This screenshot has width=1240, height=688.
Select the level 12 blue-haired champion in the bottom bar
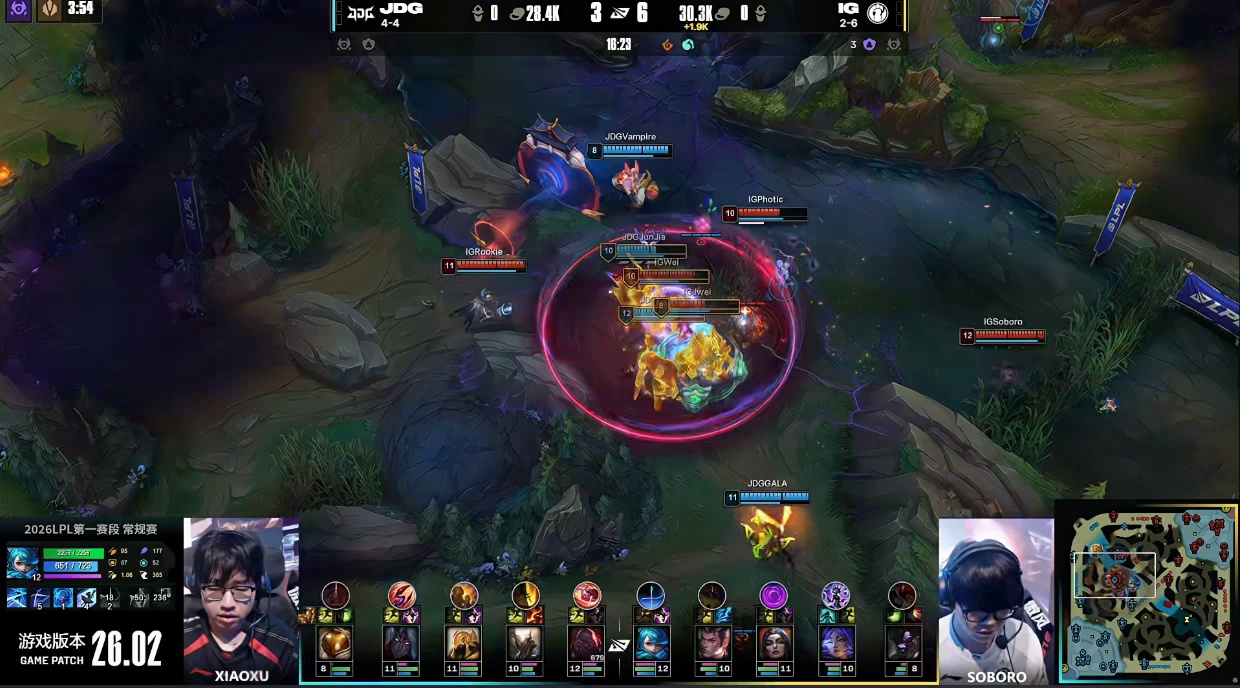[651, 643]
